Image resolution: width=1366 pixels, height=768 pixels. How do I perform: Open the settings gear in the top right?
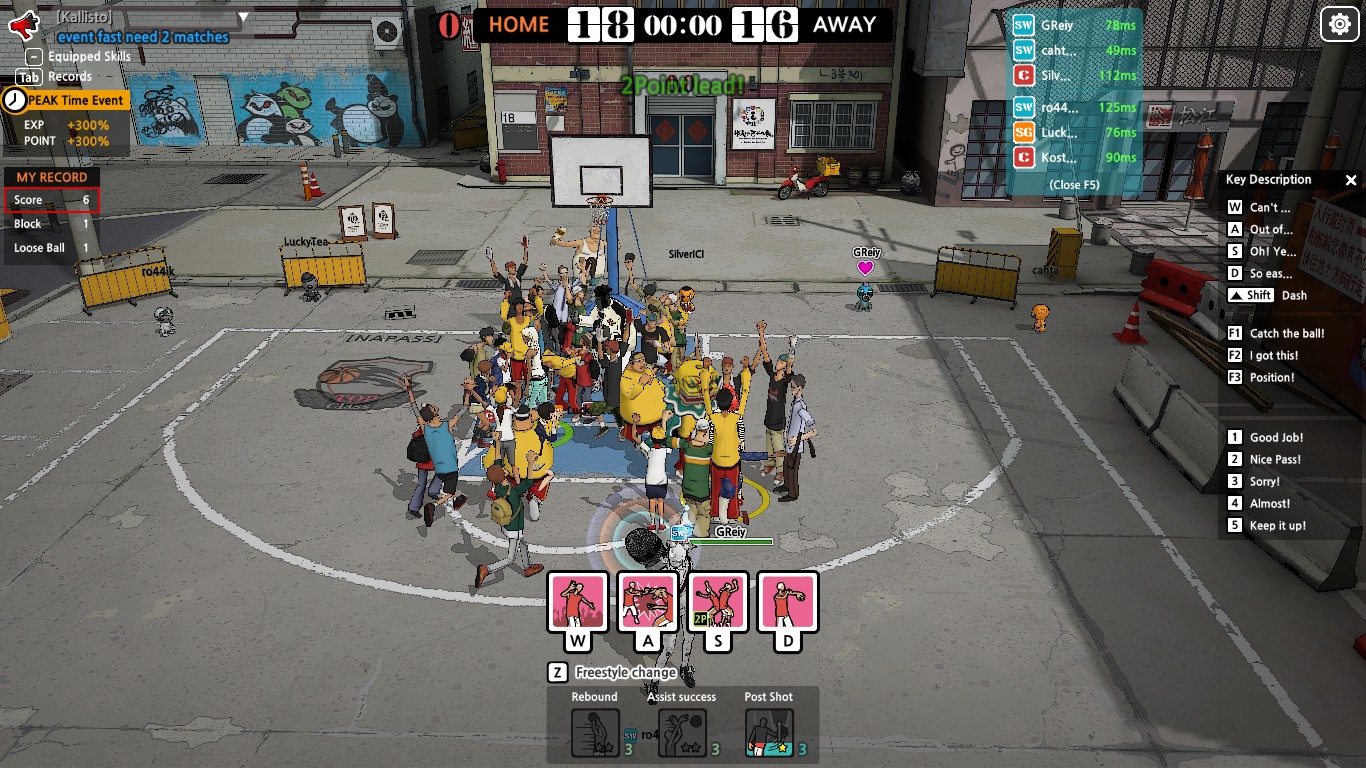pos(1339,23)
